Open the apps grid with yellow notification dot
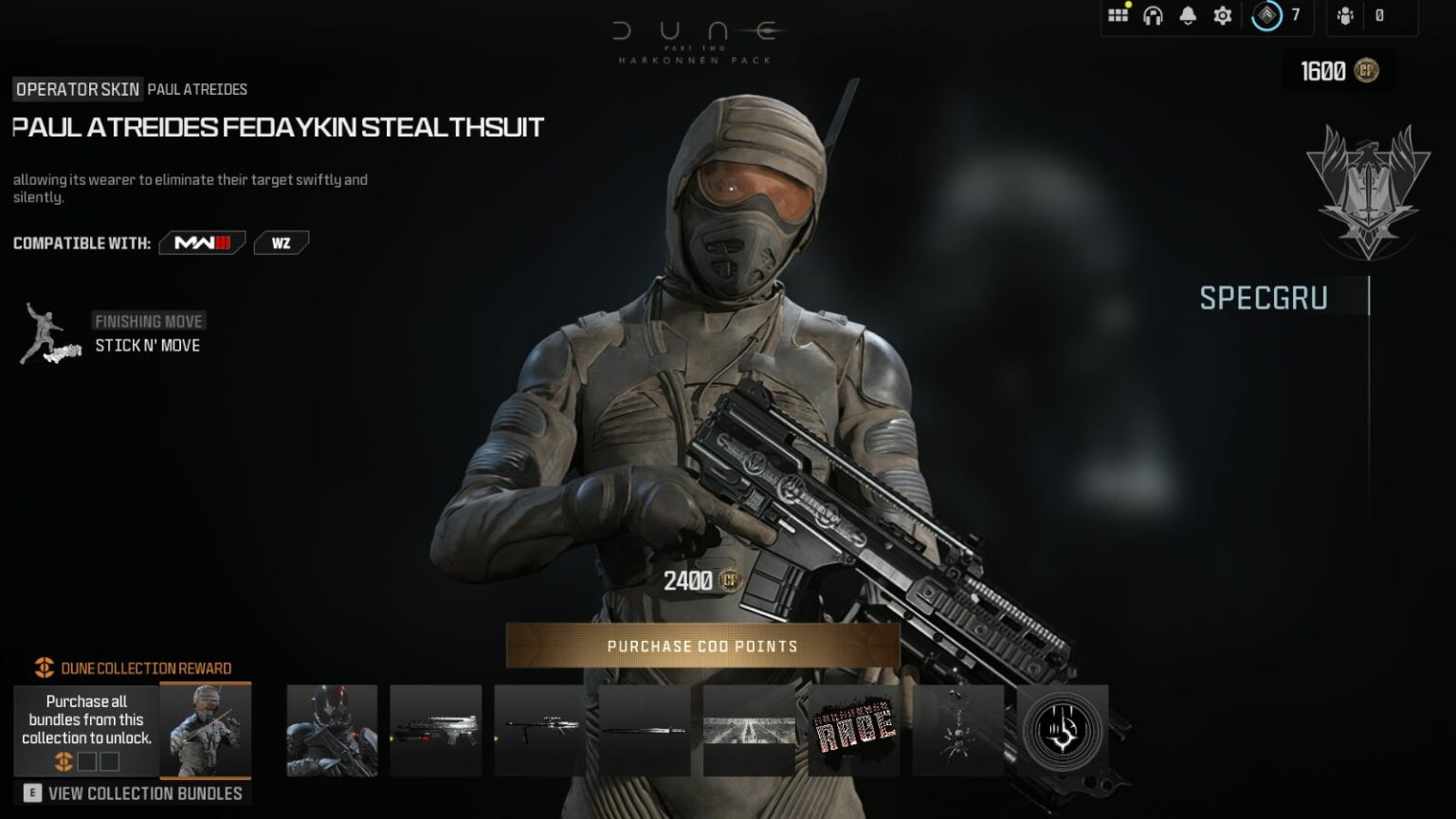Viewport: 1456px width, 819px height. [x=1119, y=15]
